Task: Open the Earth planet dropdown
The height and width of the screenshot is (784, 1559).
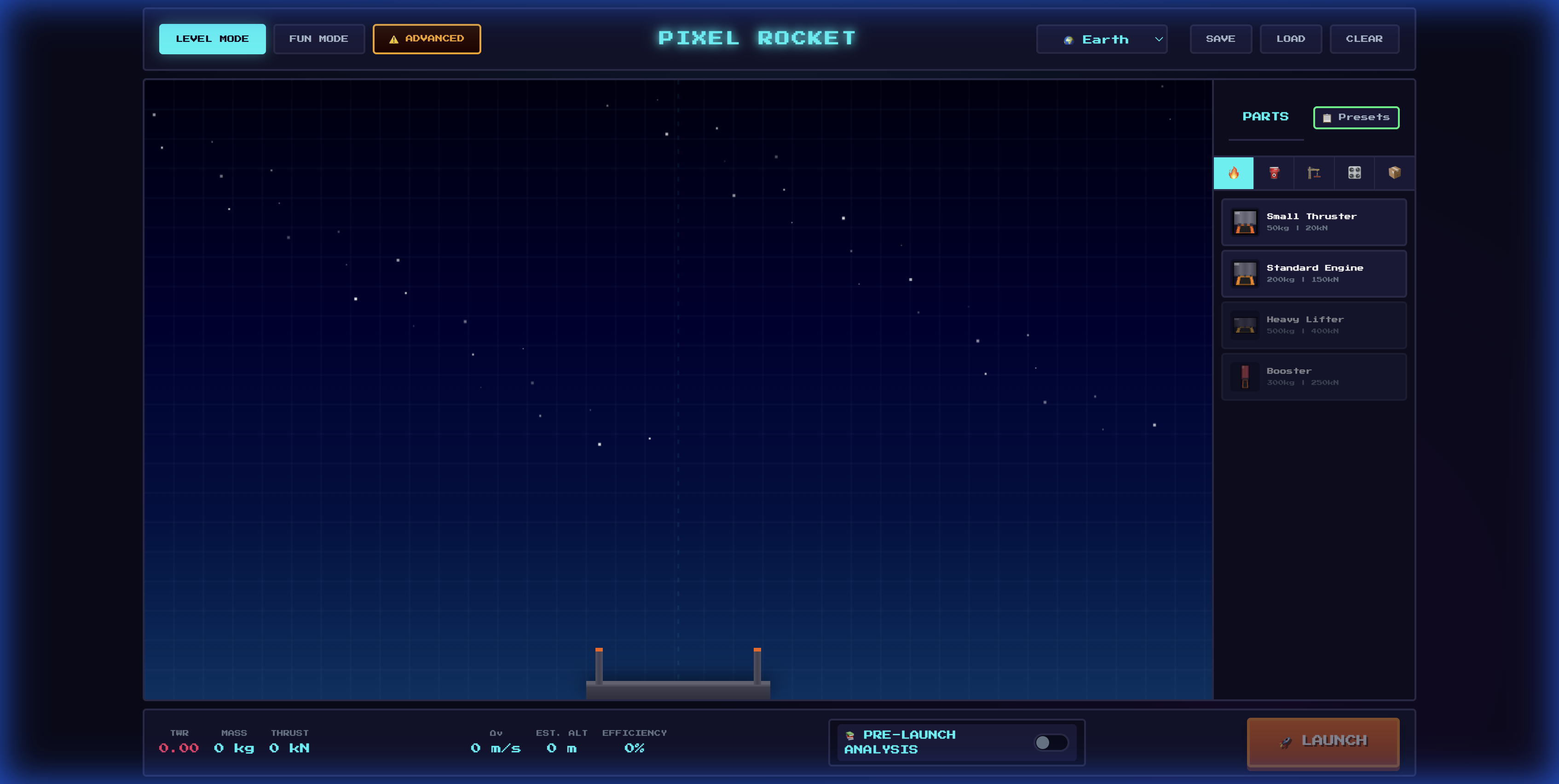Action: click(x=1102, y=39)
